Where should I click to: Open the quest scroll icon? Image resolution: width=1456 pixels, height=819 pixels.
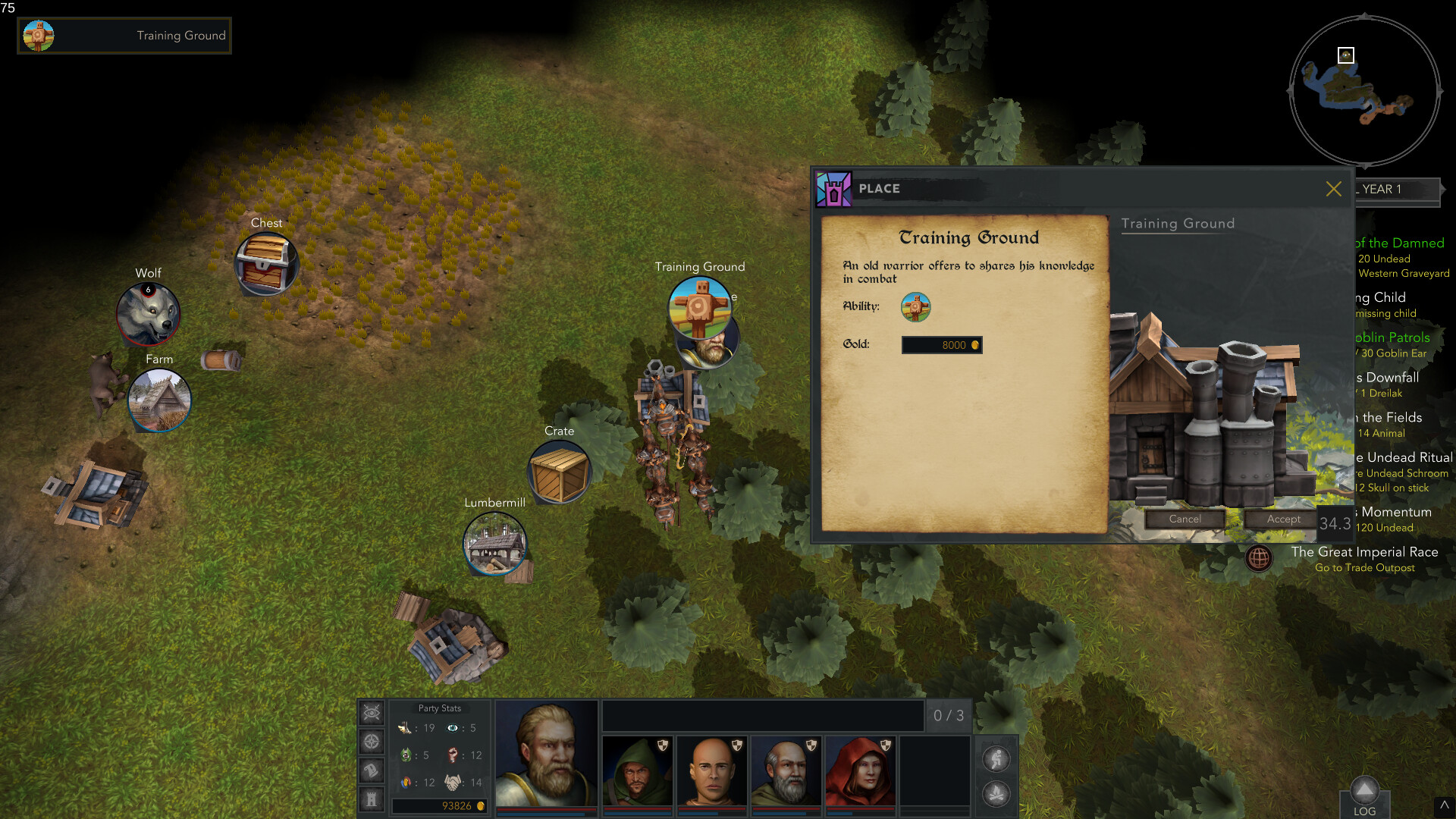[x=371, y=771]
